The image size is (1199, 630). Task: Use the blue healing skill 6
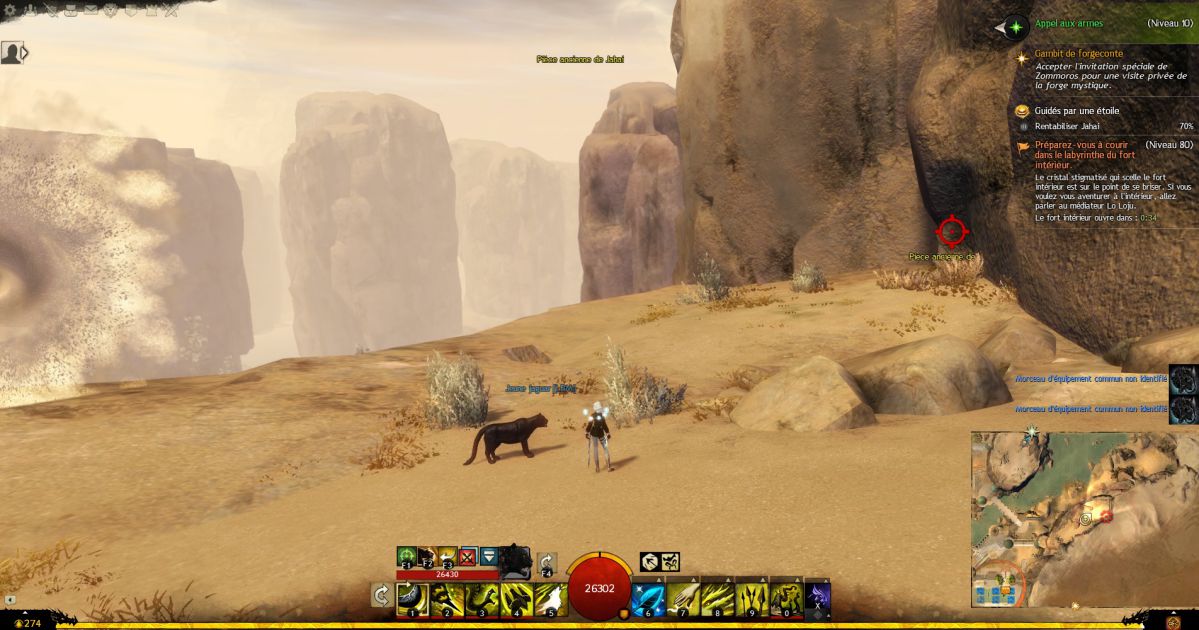point(648,599)
